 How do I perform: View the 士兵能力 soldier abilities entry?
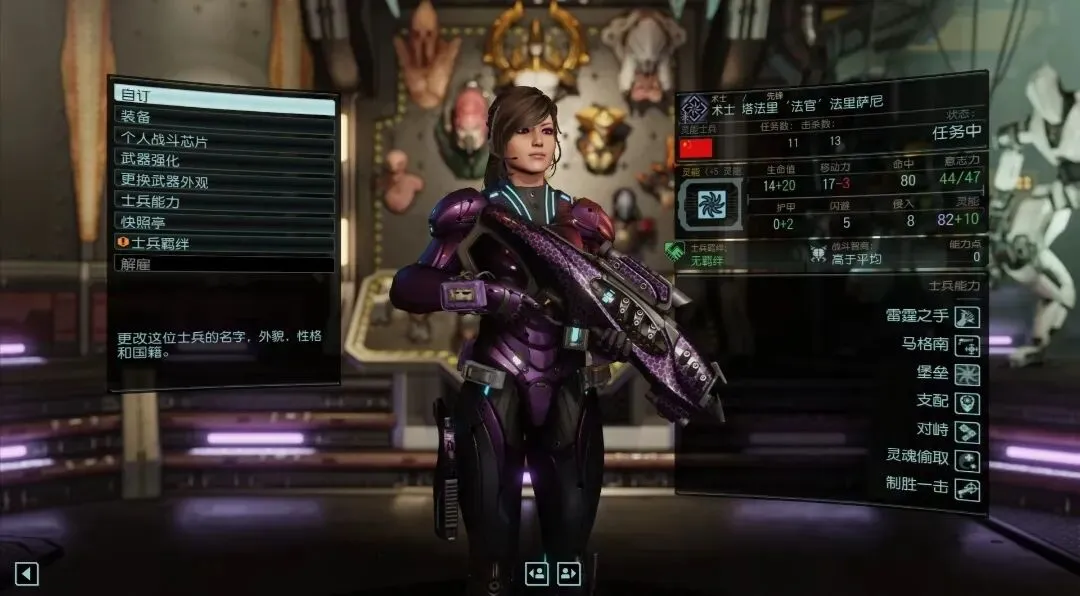click(224, 202)
